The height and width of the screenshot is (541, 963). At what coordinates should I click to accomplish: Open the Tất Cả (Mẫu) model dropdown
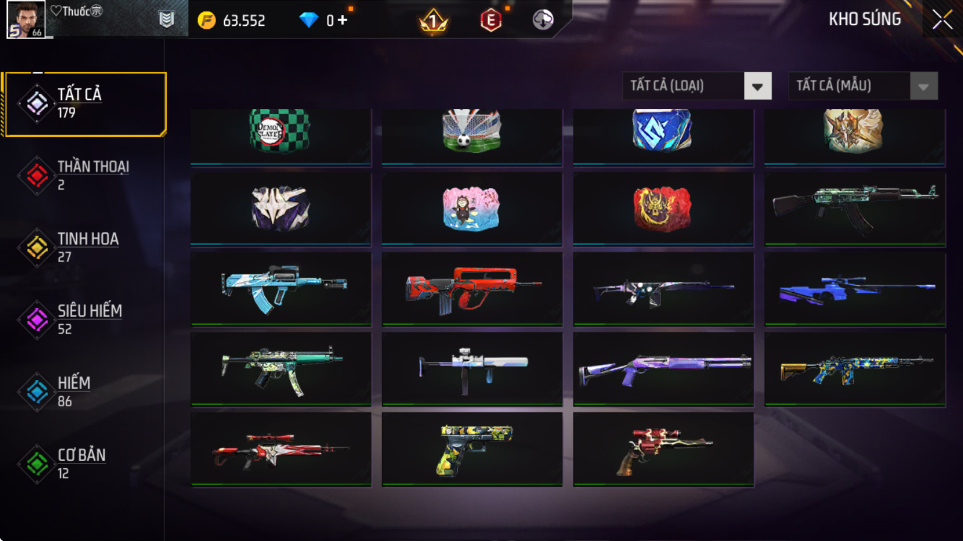(x=863, y=86)
